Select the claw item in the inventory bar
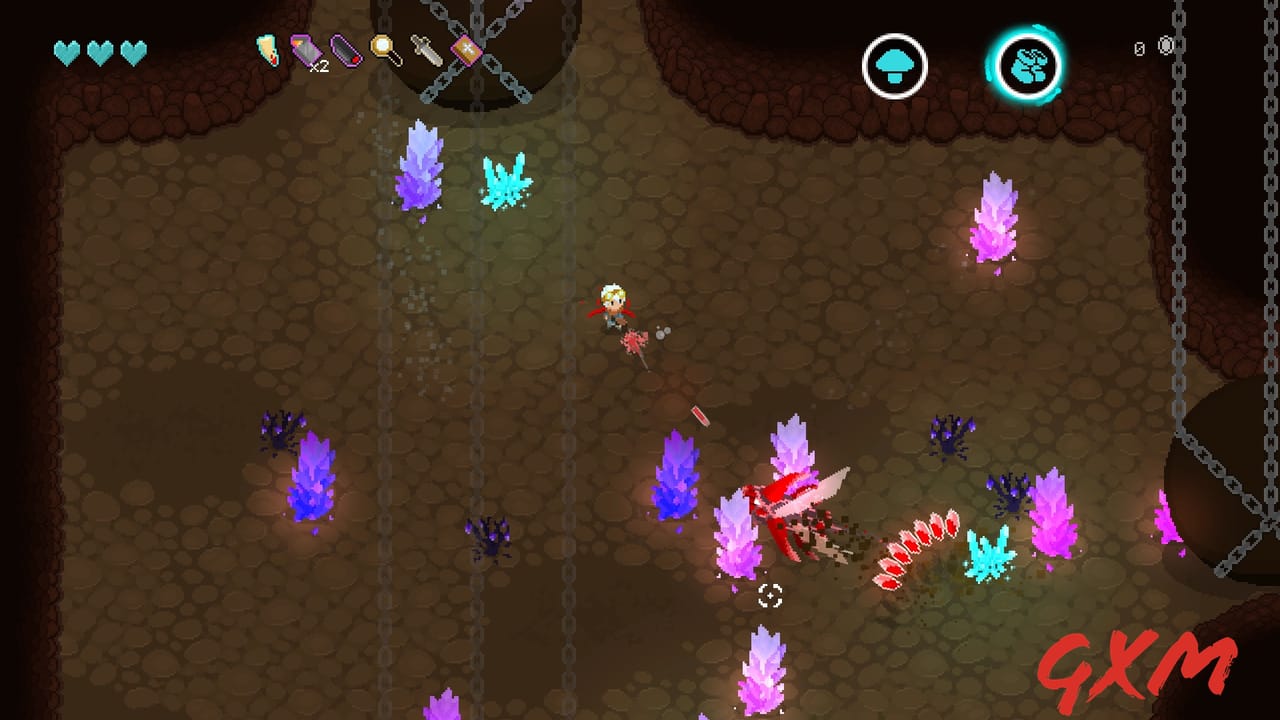The width and height of the screenshot is (1280, 720). pos(267,50)
